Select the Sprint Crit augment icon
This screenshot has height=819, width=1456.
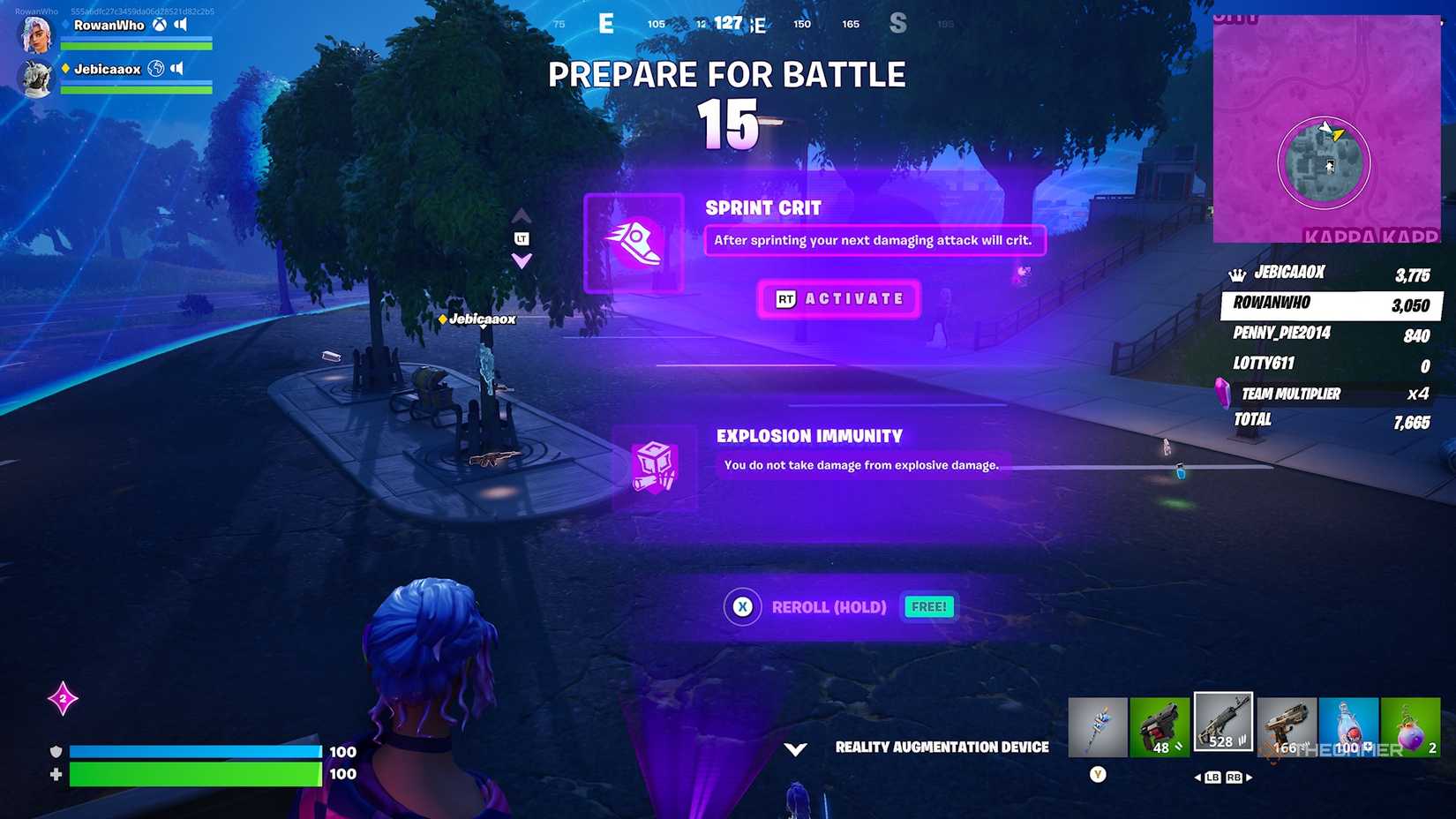tap(634, 243)
